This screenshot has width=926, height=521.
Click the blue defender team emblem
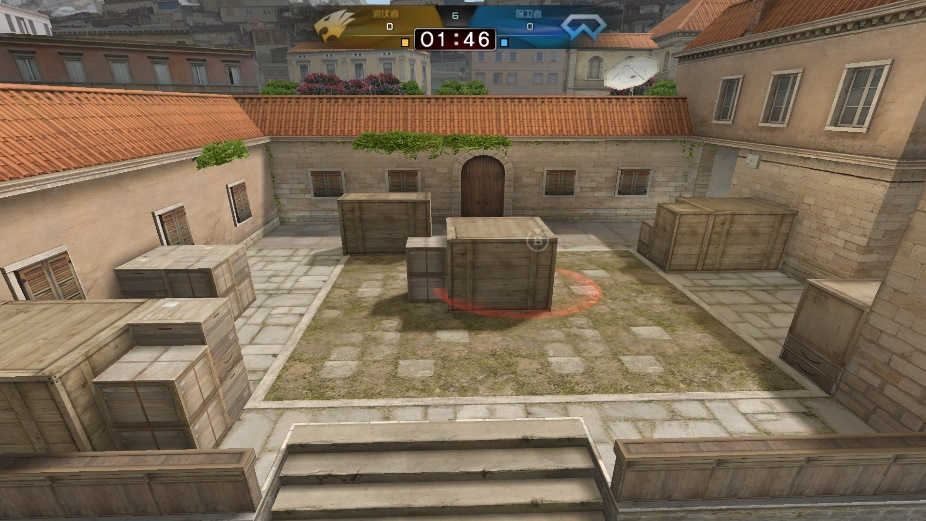[x=583, y=26]
